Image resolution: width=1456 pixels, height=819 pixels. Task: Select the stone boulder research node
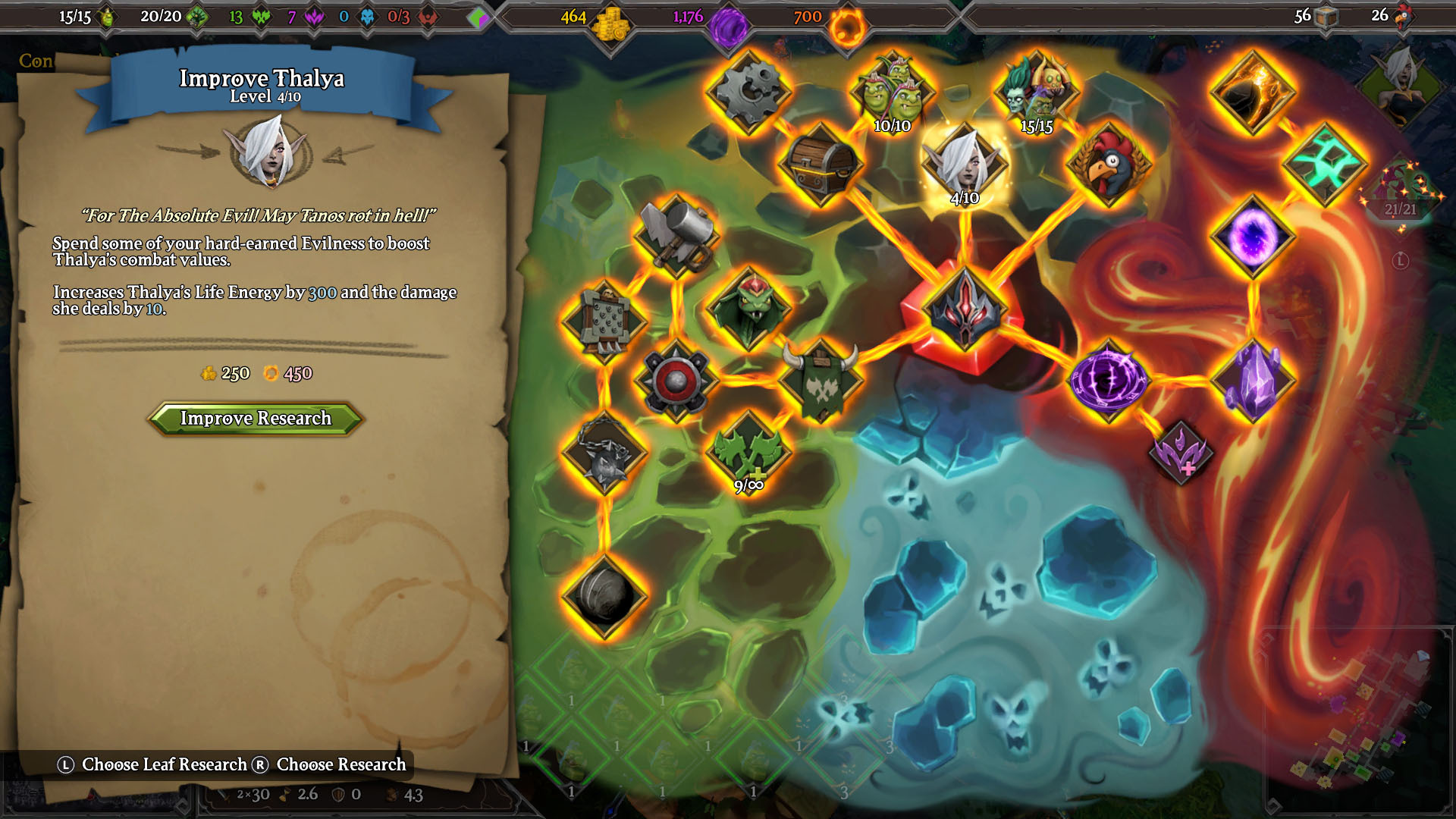coord(604,597)
